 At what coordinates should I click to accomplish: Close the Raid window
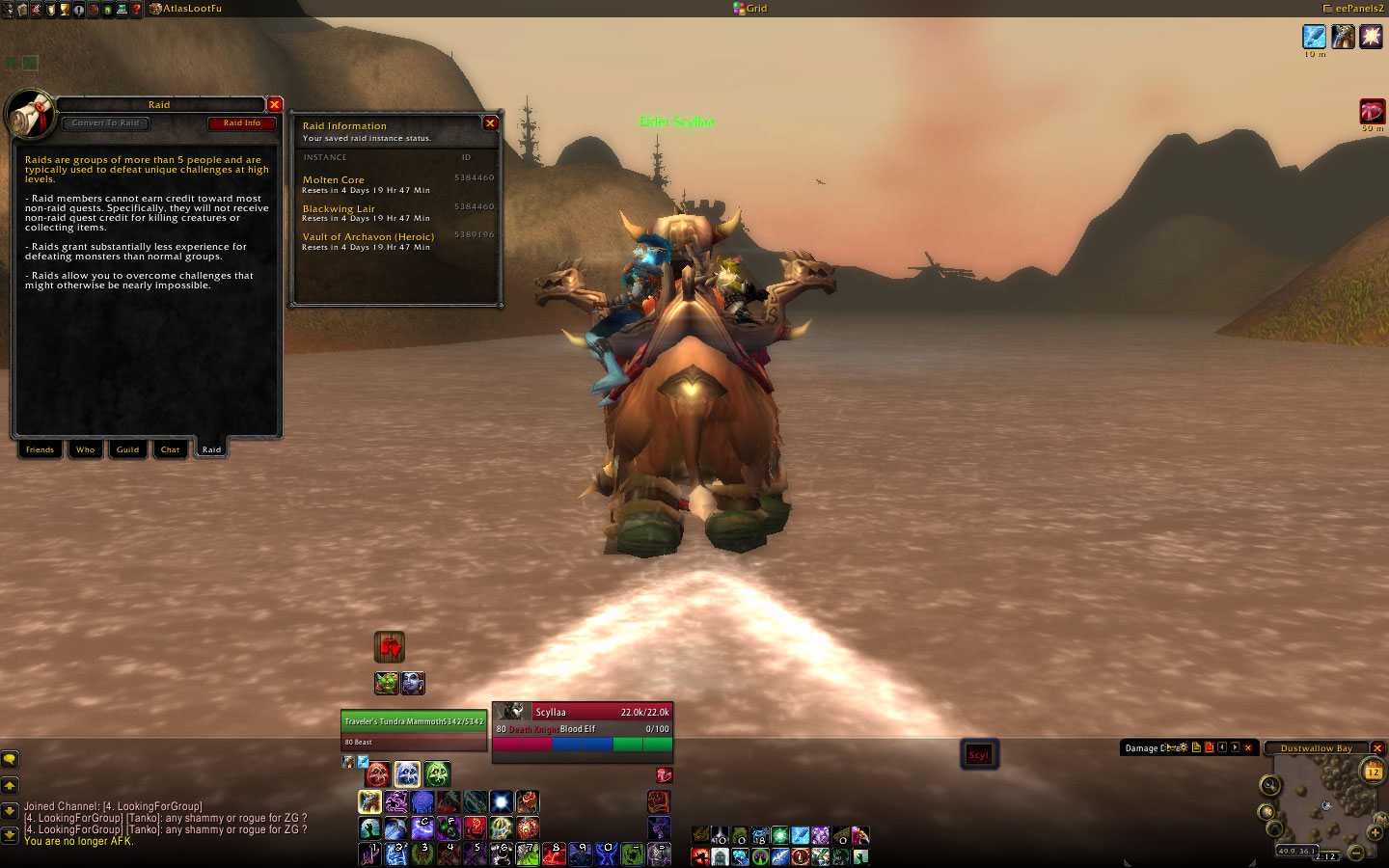coord(275,104)
